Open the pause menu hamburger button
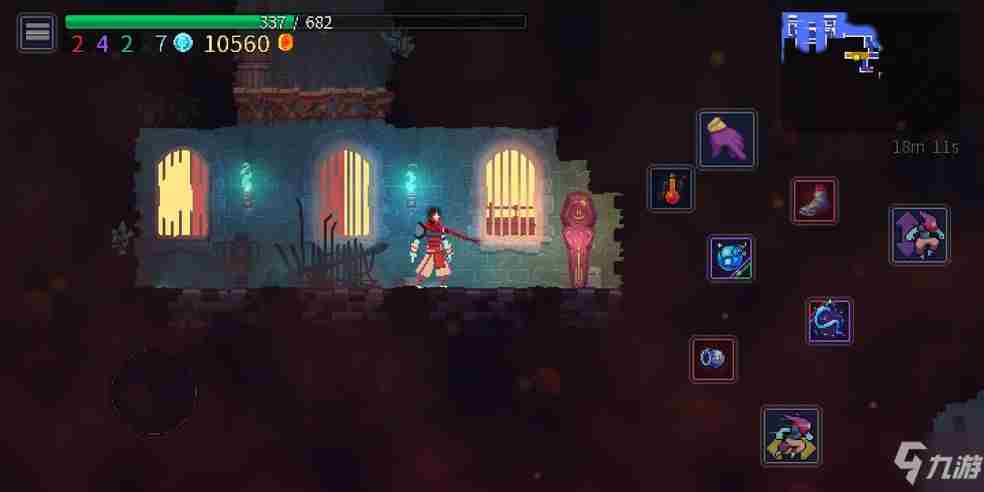Screen dimensions: 984x492 point(37,32)
